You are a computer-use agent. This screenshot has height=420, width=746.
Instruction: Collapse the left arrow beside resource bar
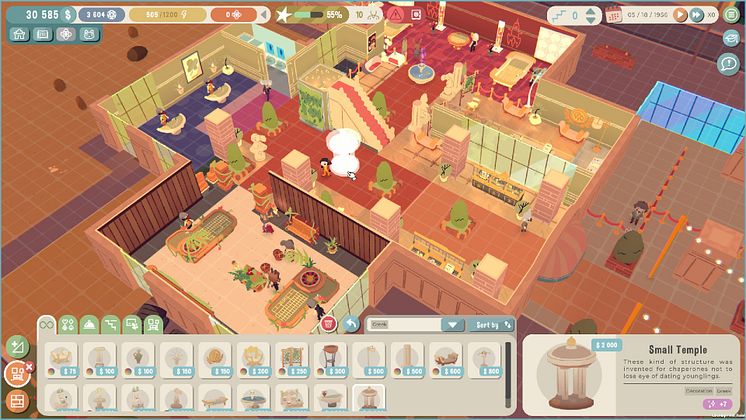click(x=261, y=15)
